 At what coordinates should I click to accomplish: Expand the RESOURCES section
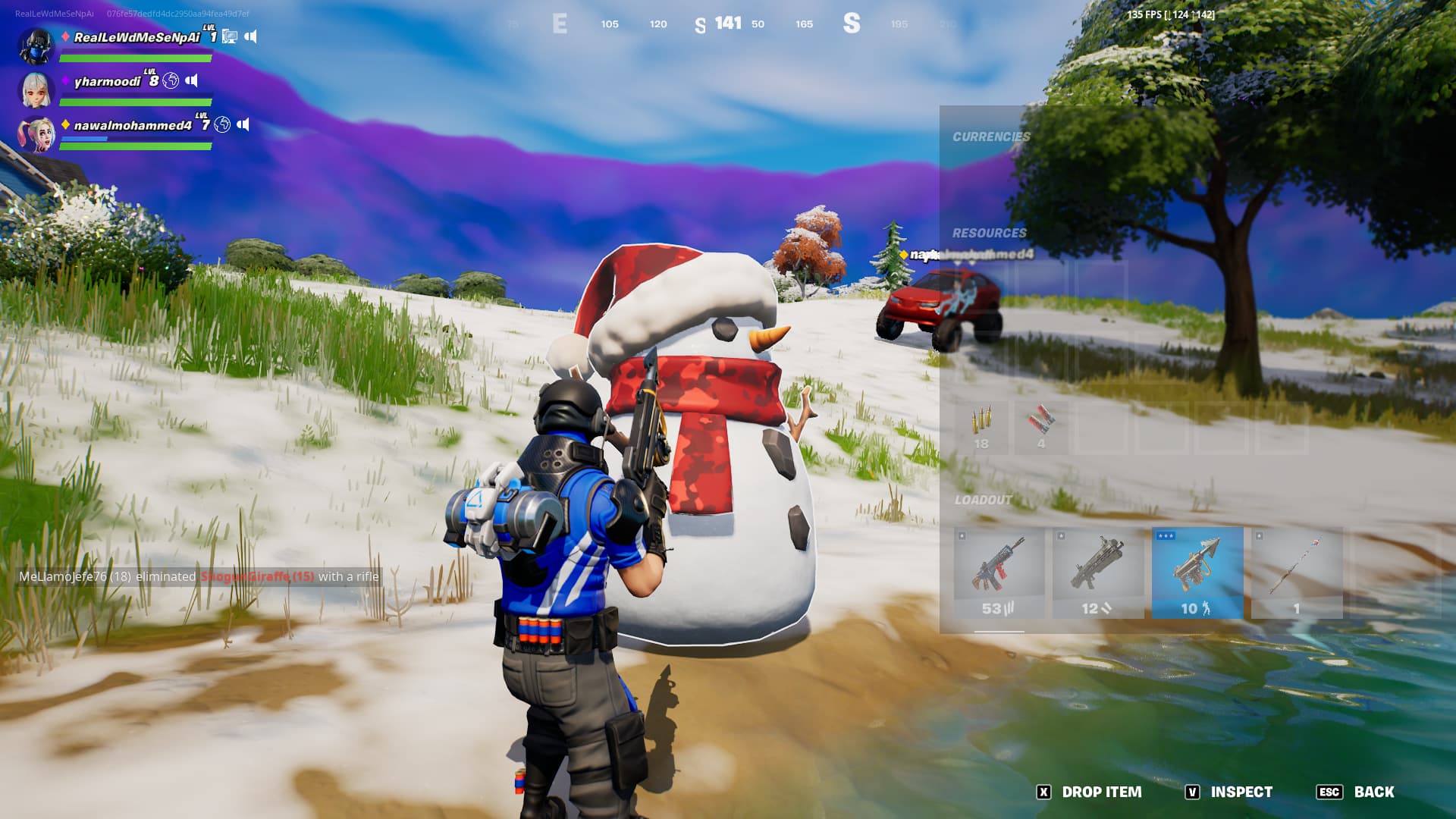(990, 231)
